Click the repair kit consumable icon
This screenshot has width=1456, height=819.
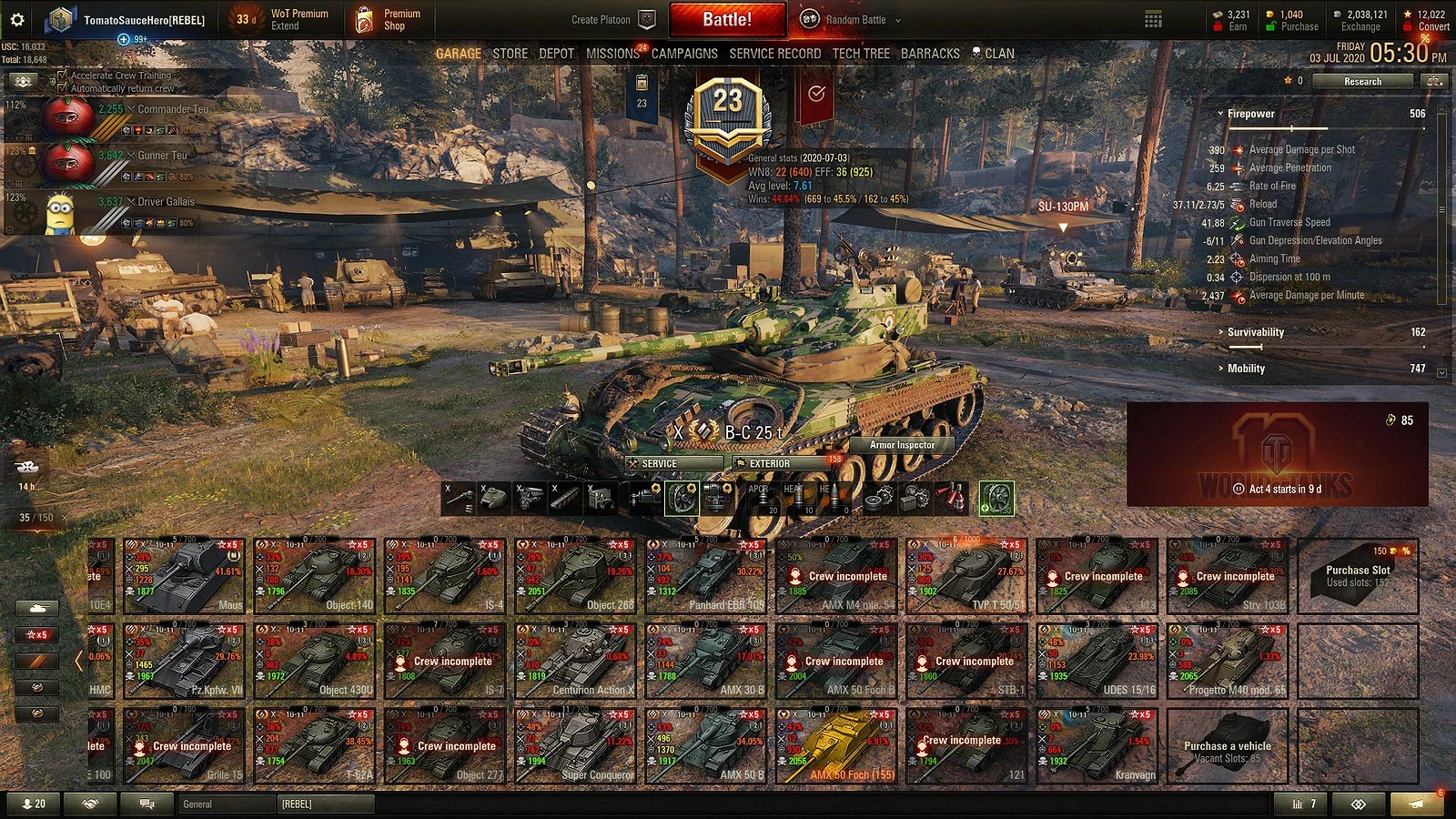[x=878, y=497]
